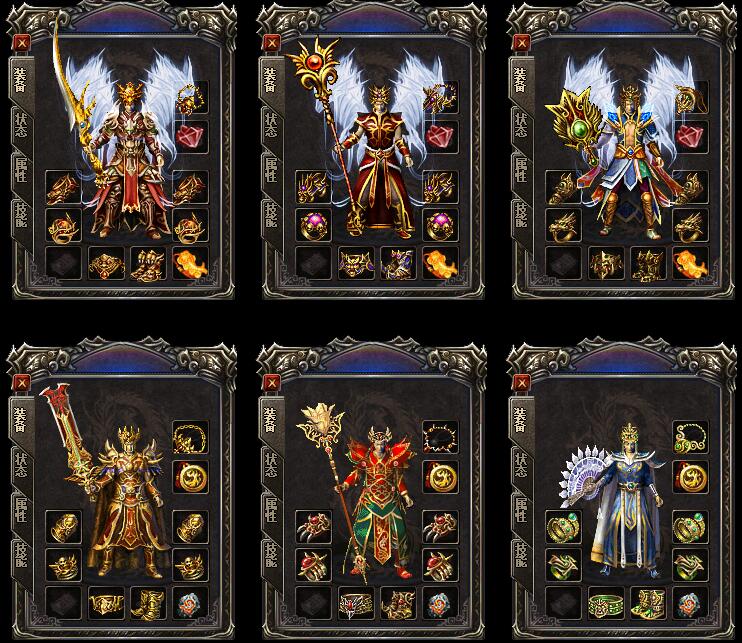This screenshot has width=742, height=643.
Task: Select gold medallion slot beside red greatsword warrior
Action: coord(190,474)
